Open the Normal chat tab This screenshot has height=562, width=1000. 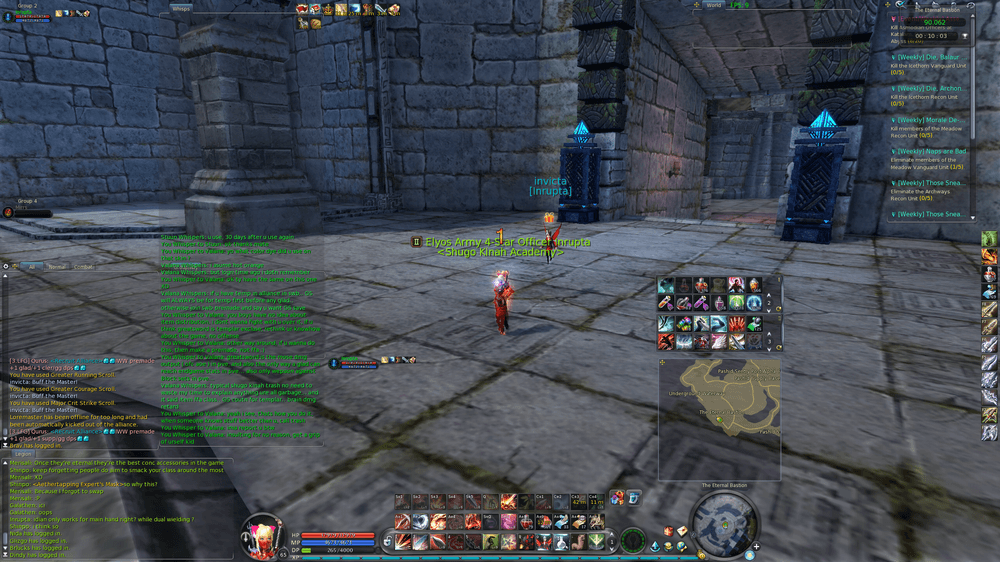pyautogui.click(x=58, y=267)
